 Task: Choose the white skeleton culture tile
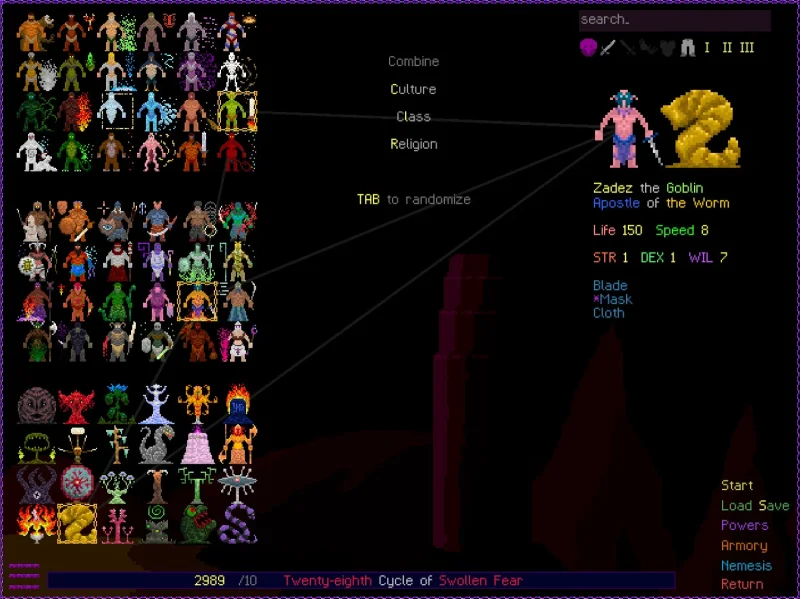[237, 71]
